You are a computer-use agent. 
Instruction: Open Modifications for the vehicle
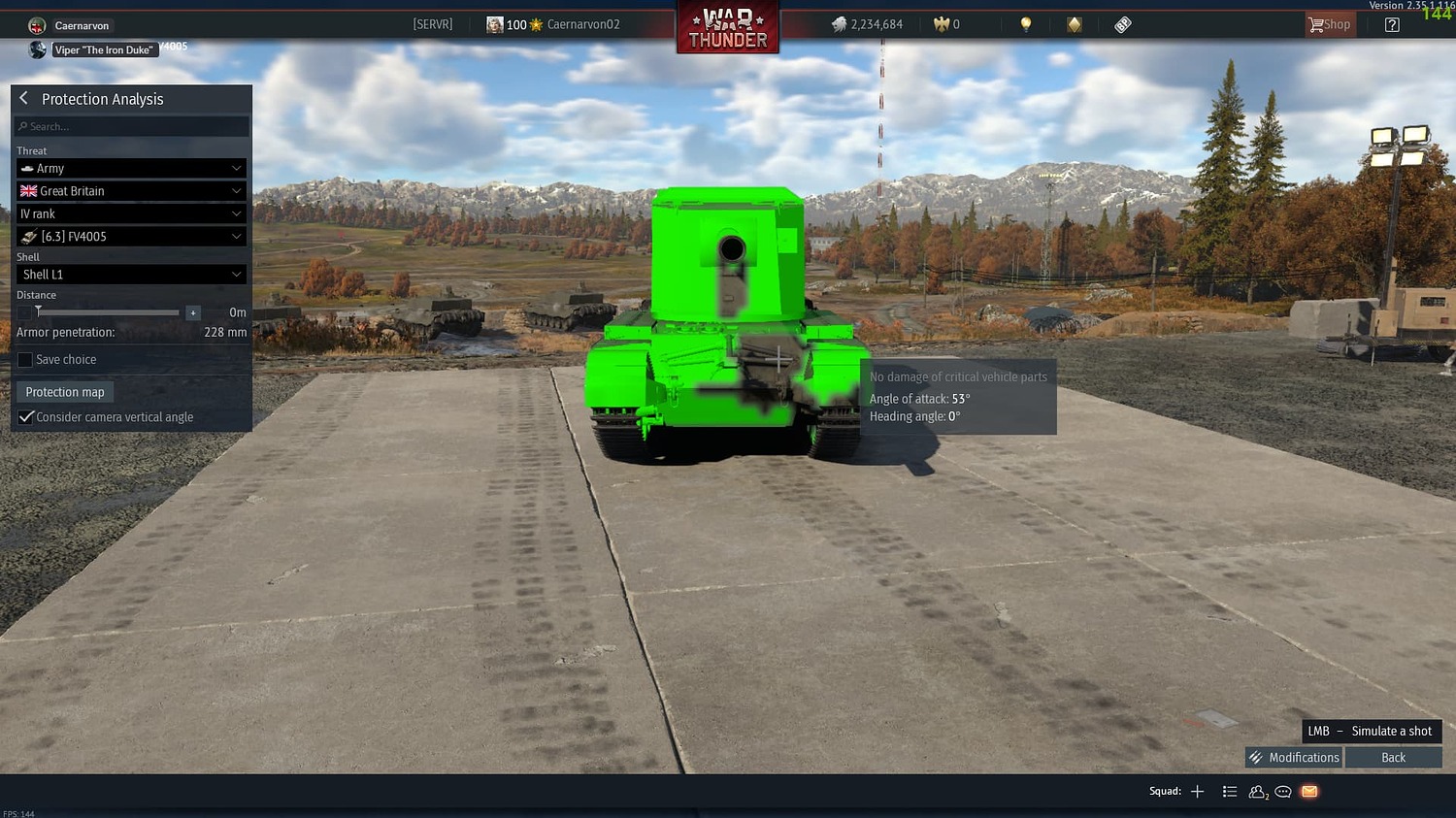1293,757
